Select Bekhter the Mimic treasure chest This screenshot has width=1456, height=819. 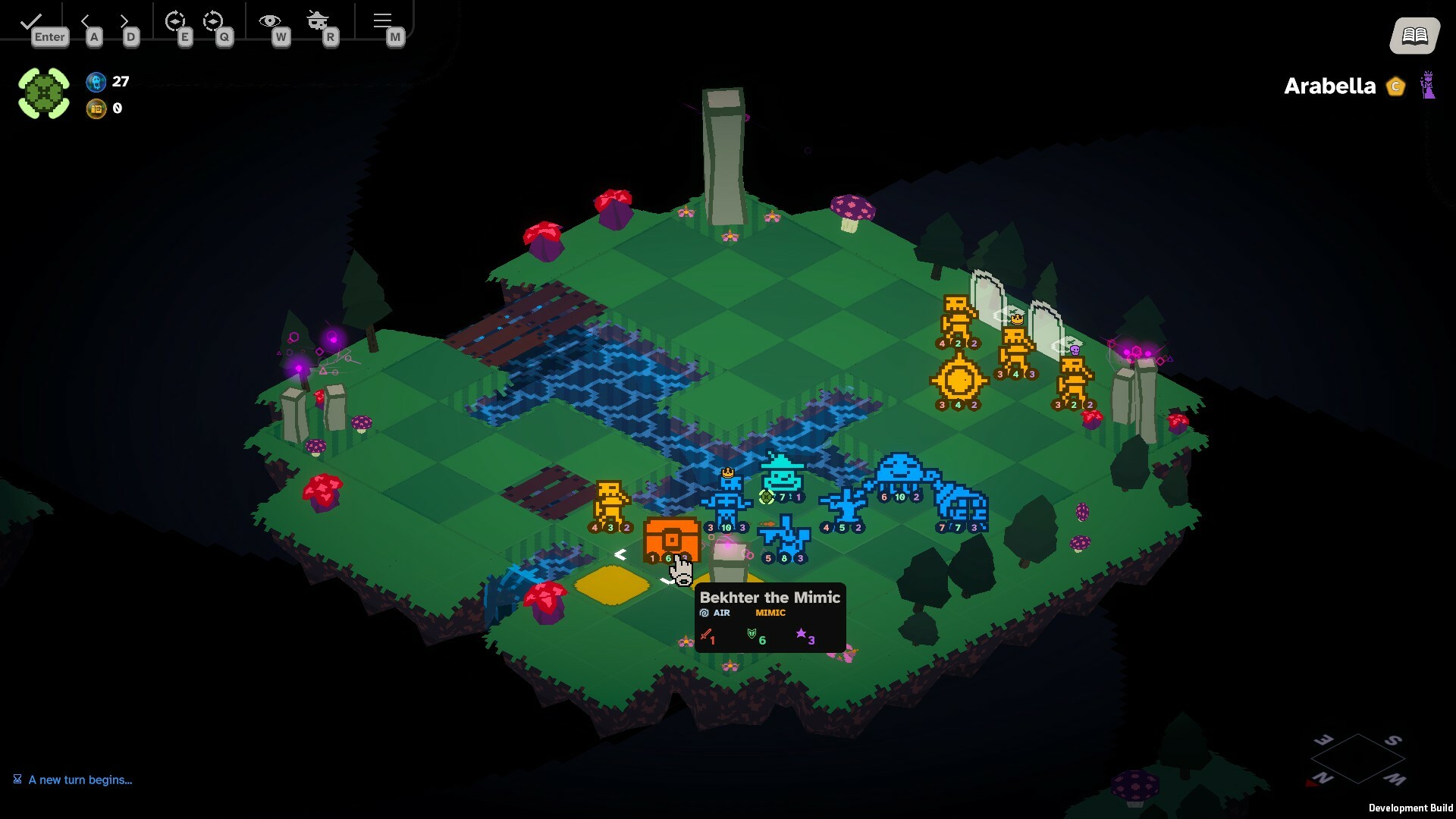(x=670, y=538)
